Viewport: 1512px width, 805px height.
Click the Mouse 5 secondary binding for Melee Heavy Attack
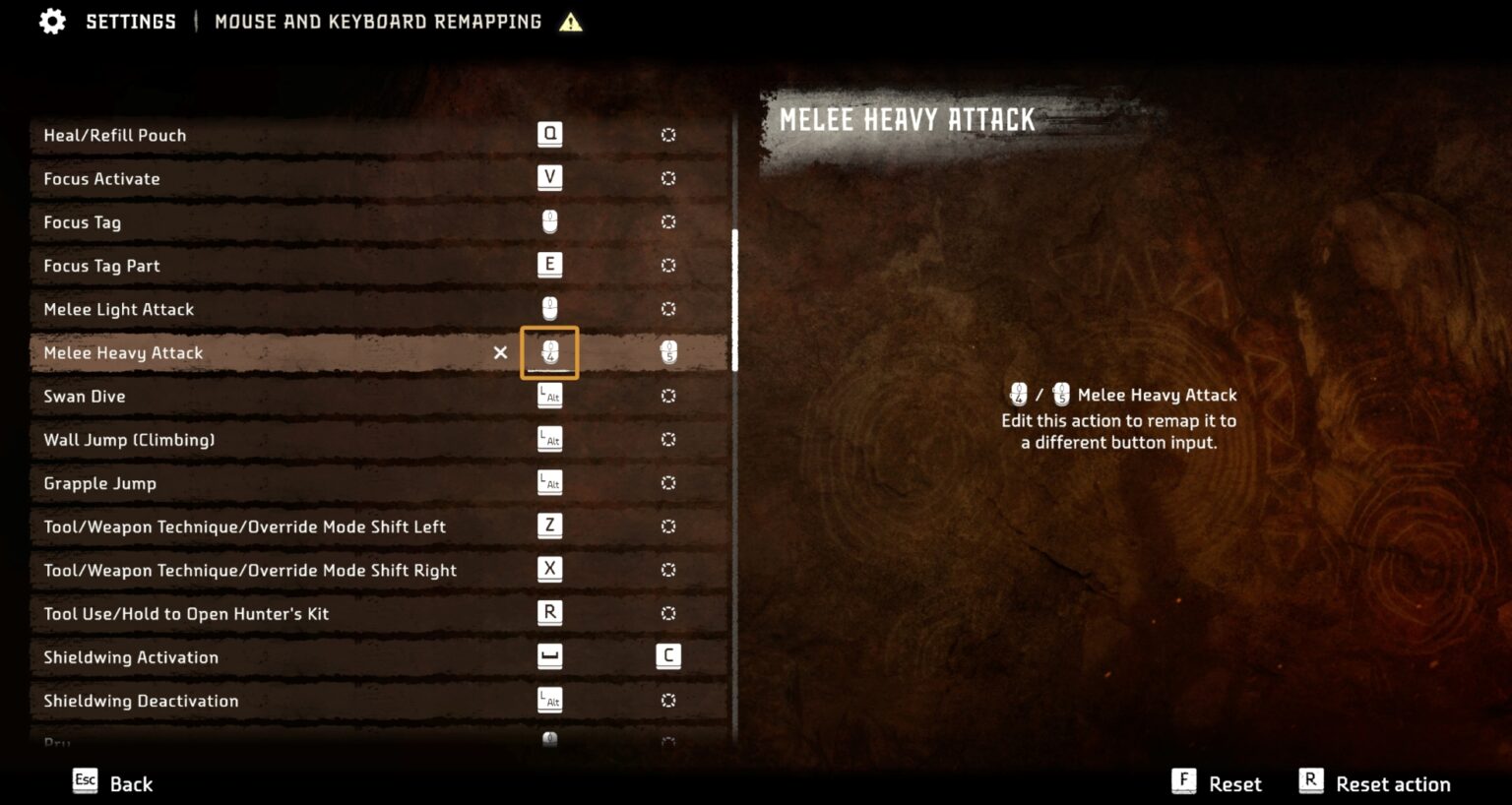(668, 352)
